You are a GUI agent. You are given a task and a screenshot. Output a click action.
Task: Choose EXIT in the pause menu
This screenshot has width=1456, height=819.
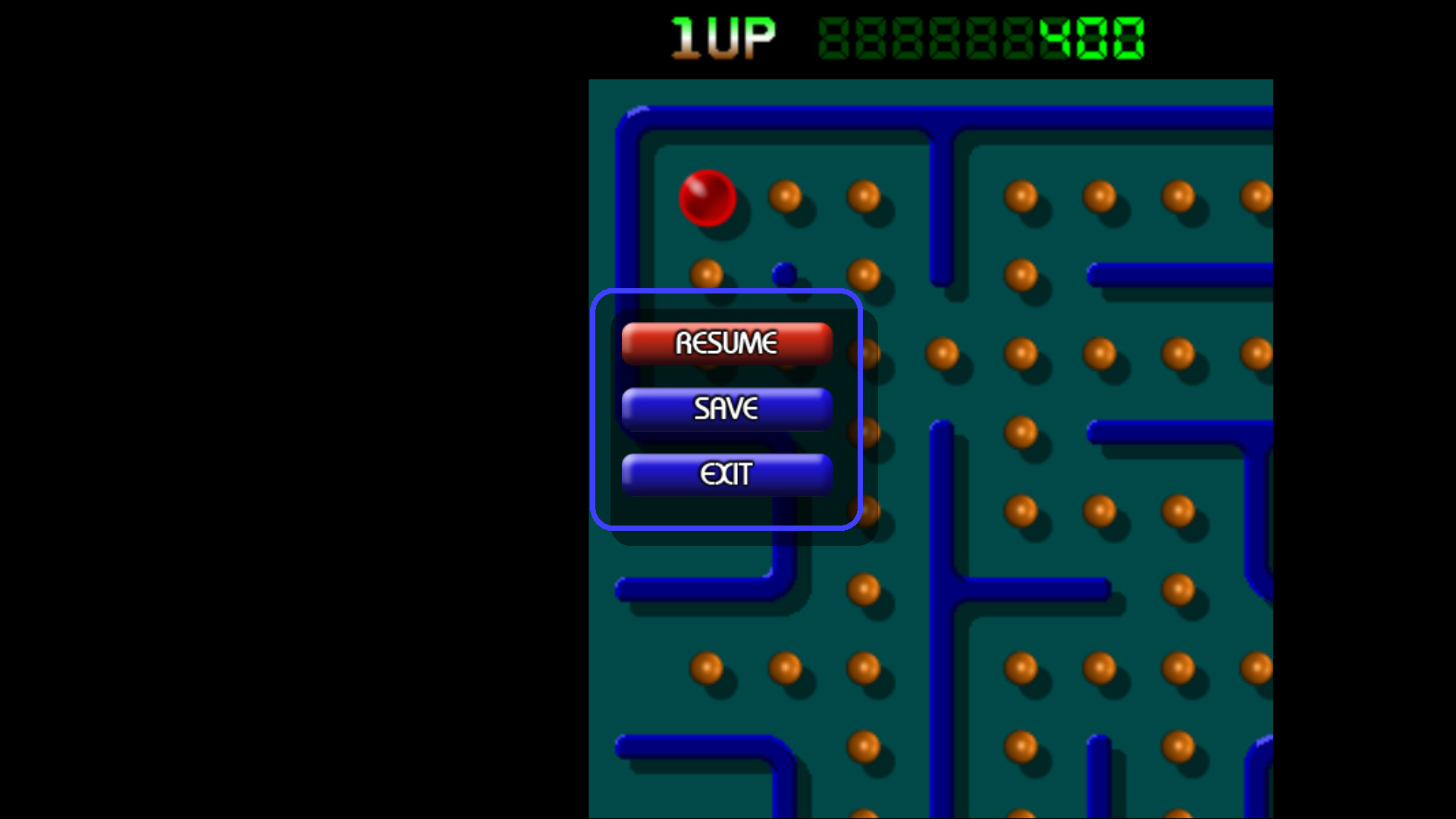click(x=726, y=474)
